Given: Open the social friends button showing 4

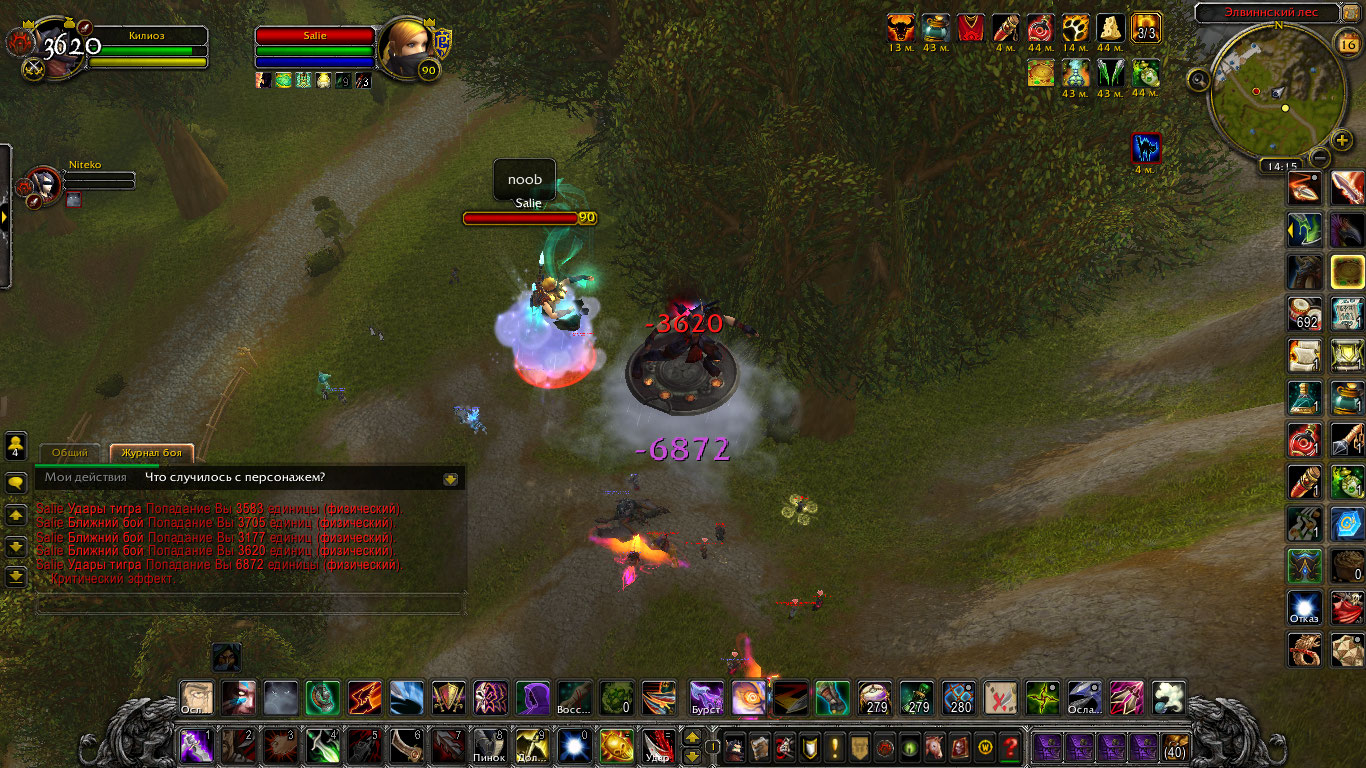Looking at the screenshot, I should click(16, 445).
